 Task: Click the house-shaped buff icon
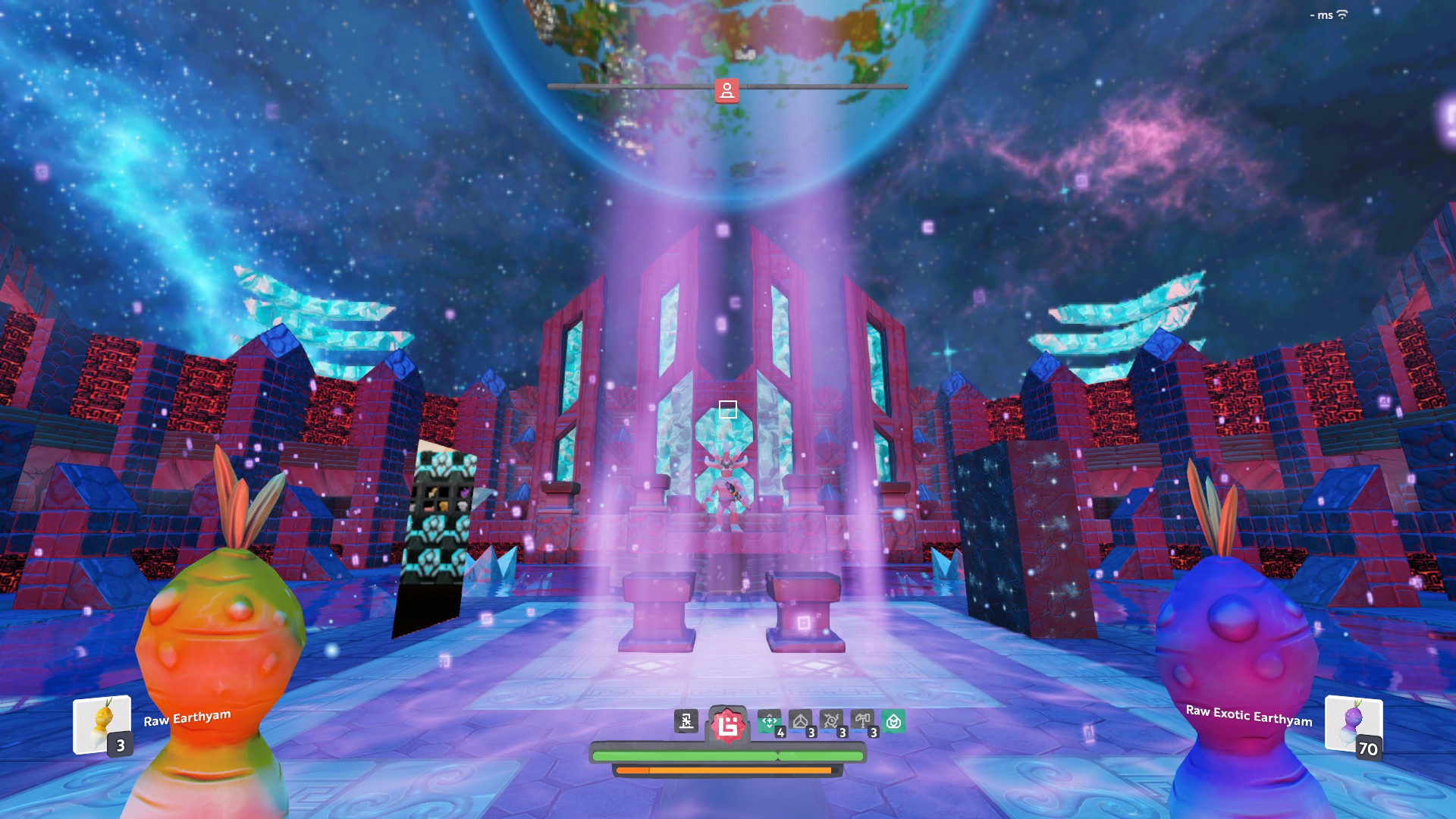point(800,721)
